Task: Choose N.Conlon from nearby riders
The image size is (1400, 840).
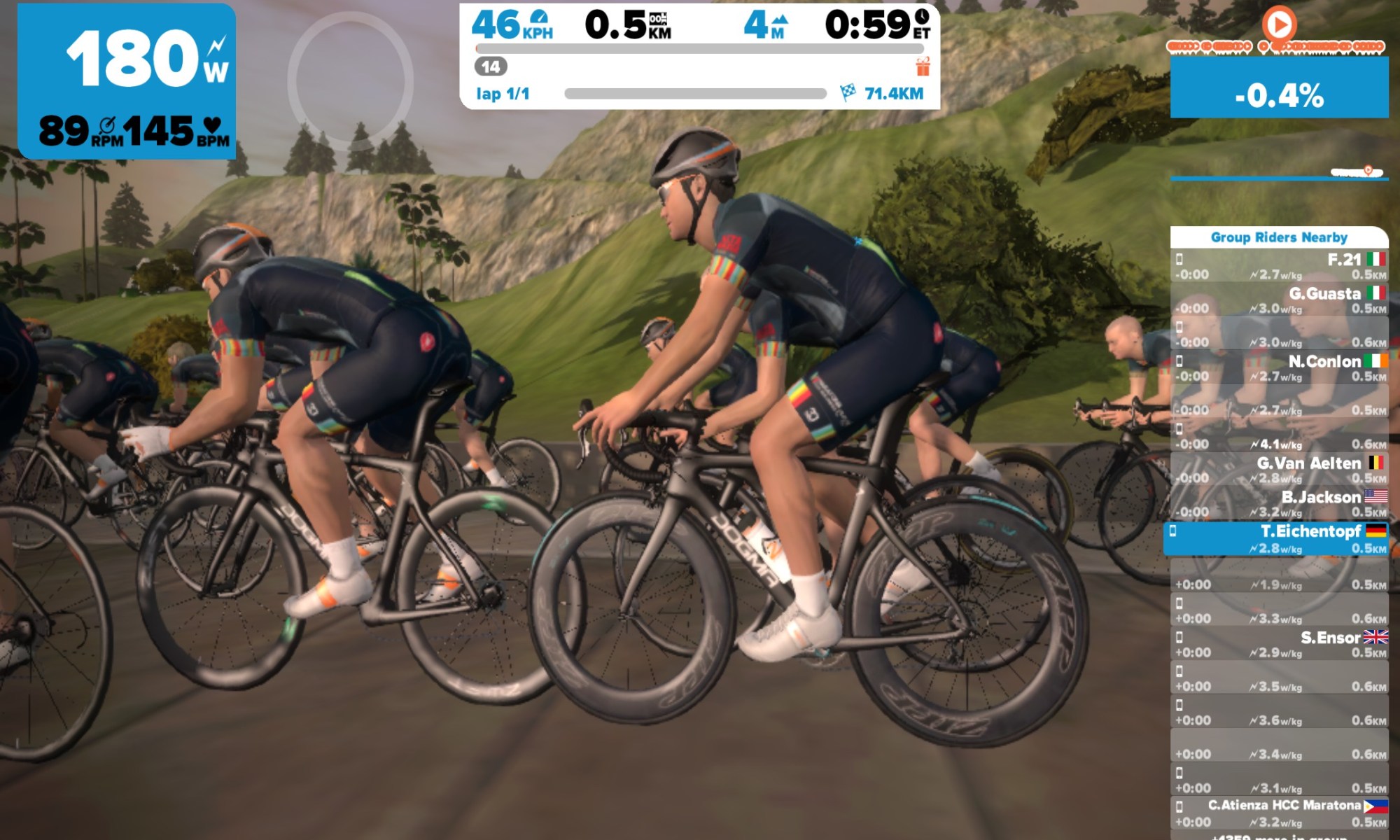Action: tap(1279, 368)
